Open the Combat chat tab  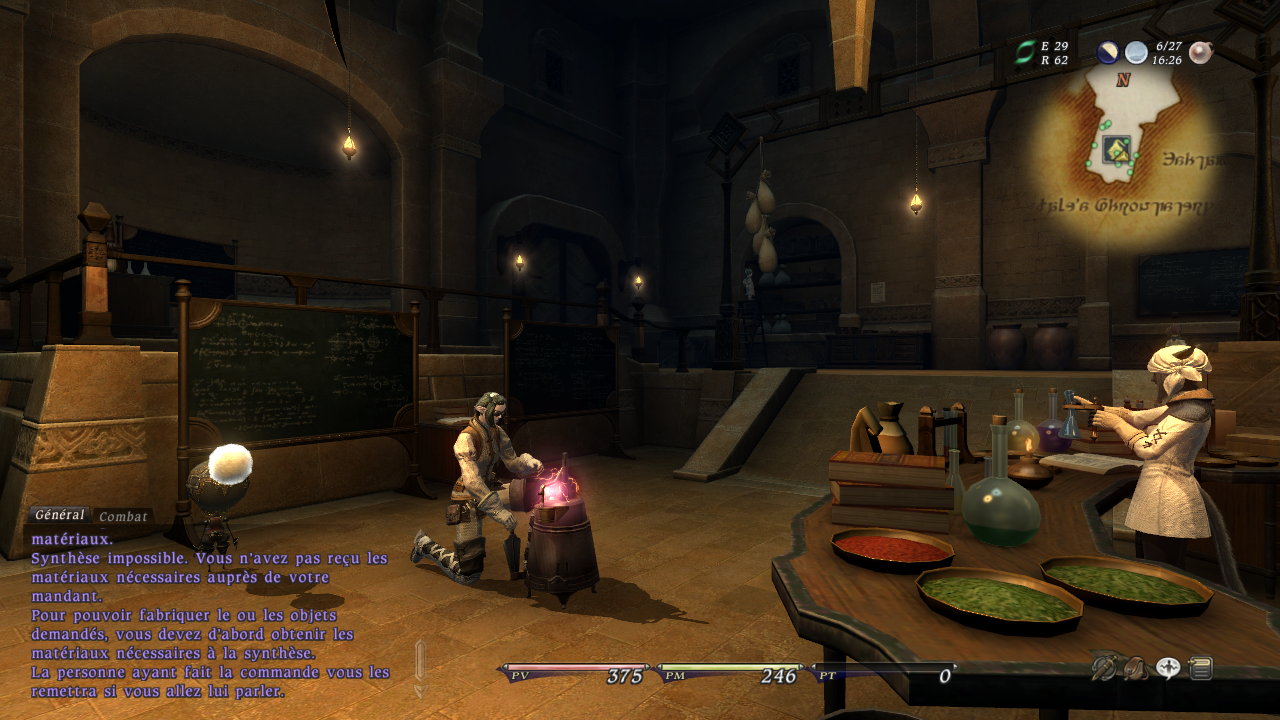(124, 517)
